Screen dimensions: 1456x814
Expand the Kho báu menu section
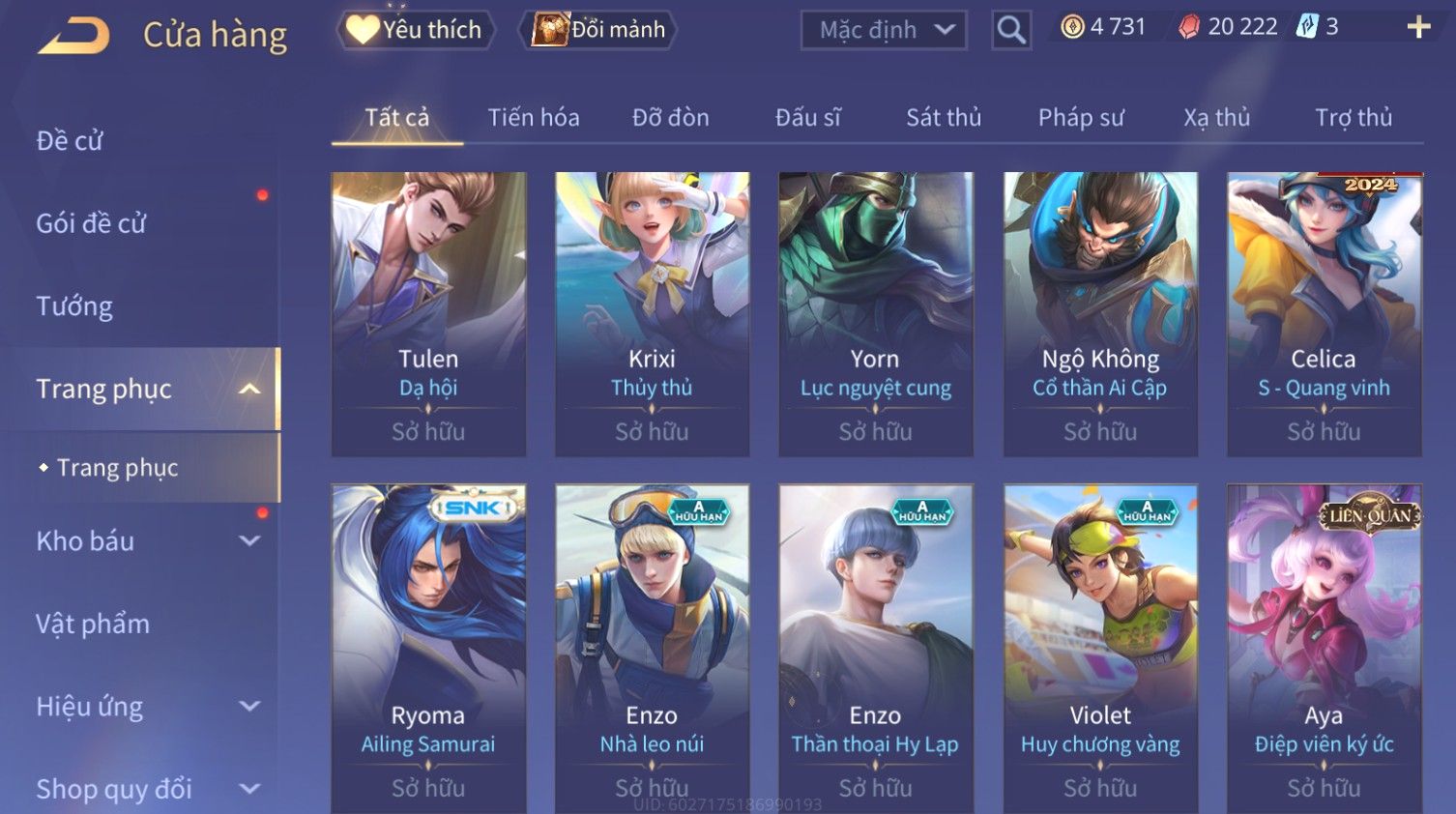click(145, 541)
